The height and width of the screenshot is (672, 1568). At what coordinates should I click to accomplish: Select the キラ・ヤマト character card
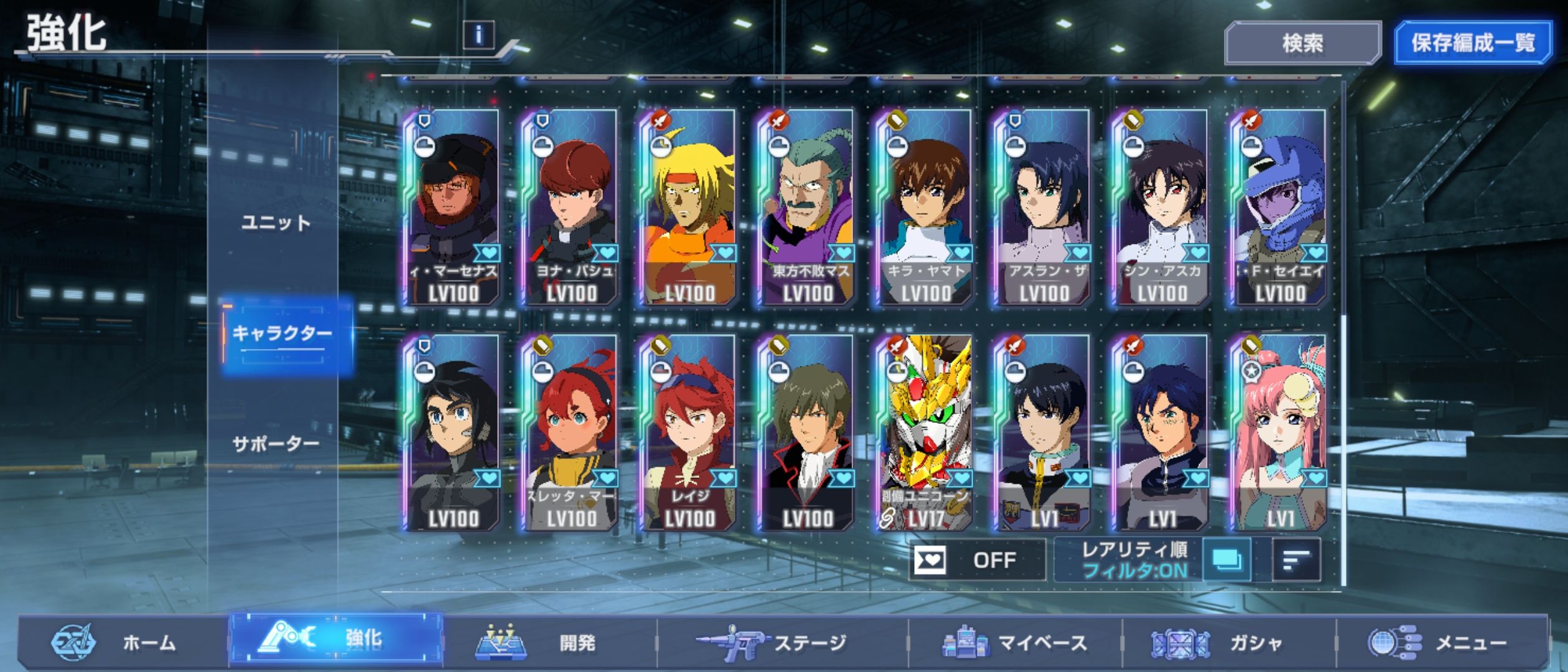925,207
